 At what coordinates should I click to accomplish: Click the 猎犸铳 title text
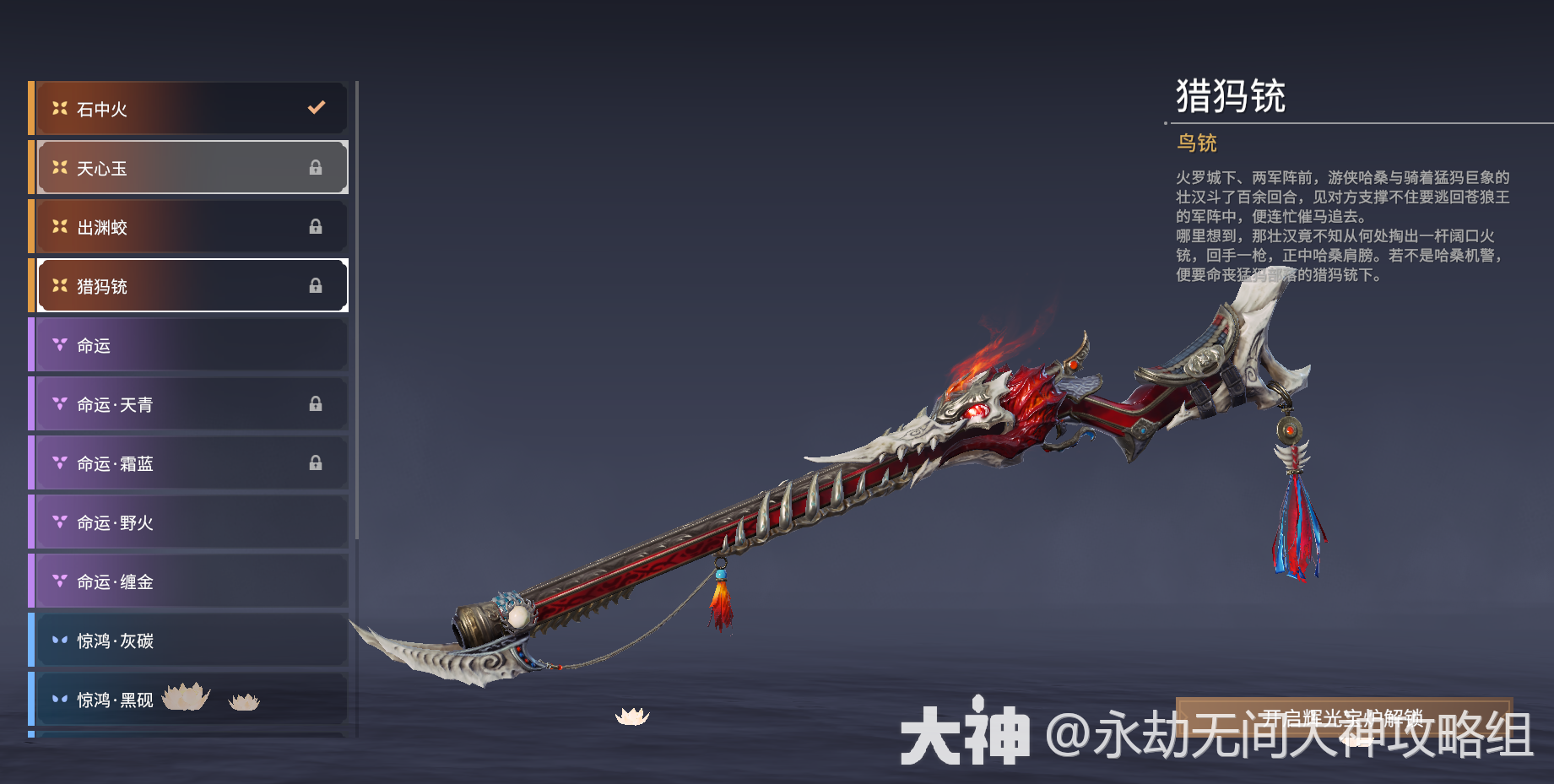click(x=1232, y=95)
